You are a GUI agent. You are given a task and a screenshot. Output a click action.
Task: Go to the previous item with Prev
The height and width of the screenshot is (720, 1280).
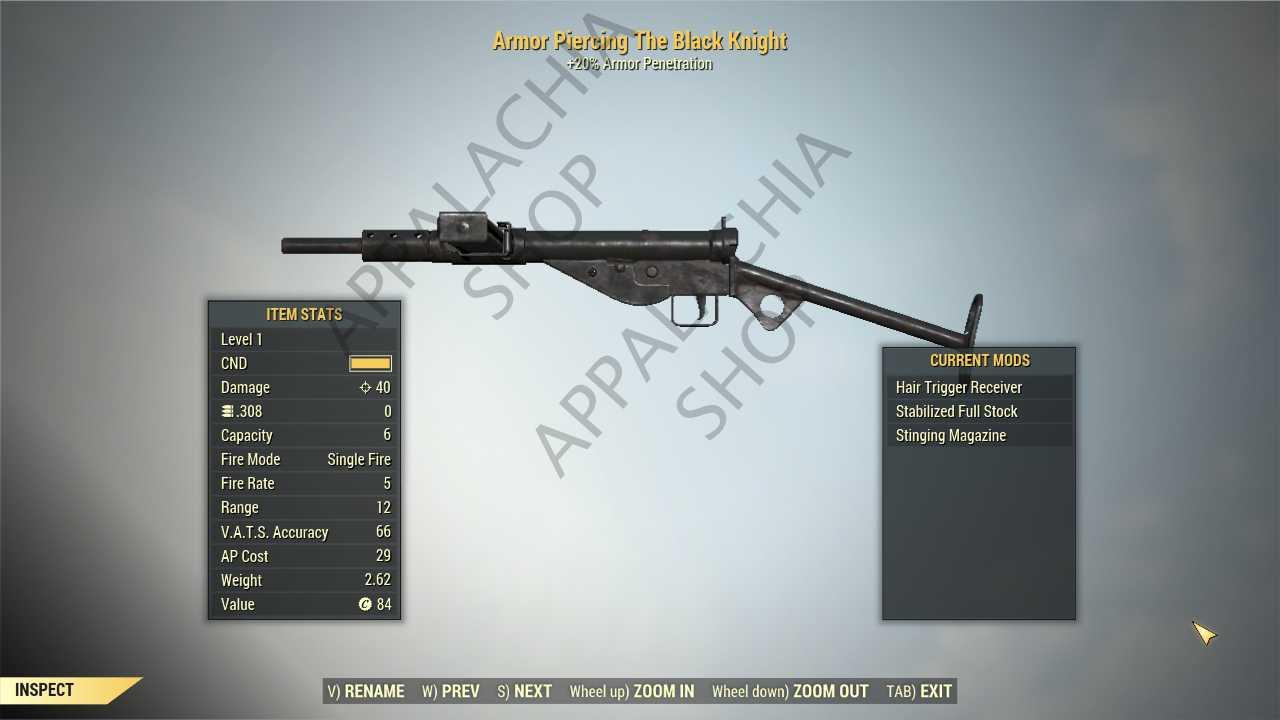451,691
